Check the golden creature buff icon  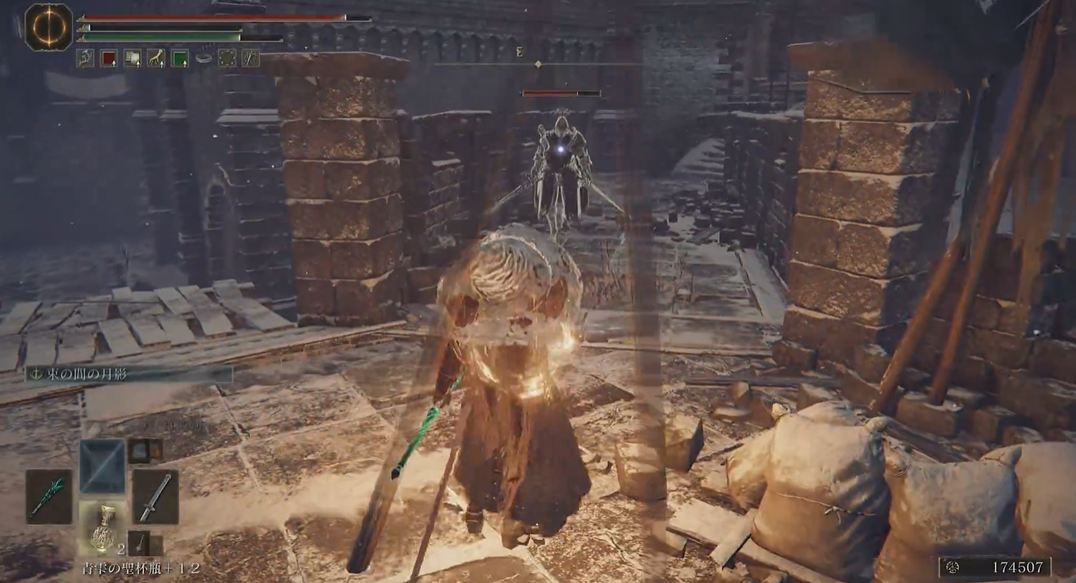(x=156, y=58)
